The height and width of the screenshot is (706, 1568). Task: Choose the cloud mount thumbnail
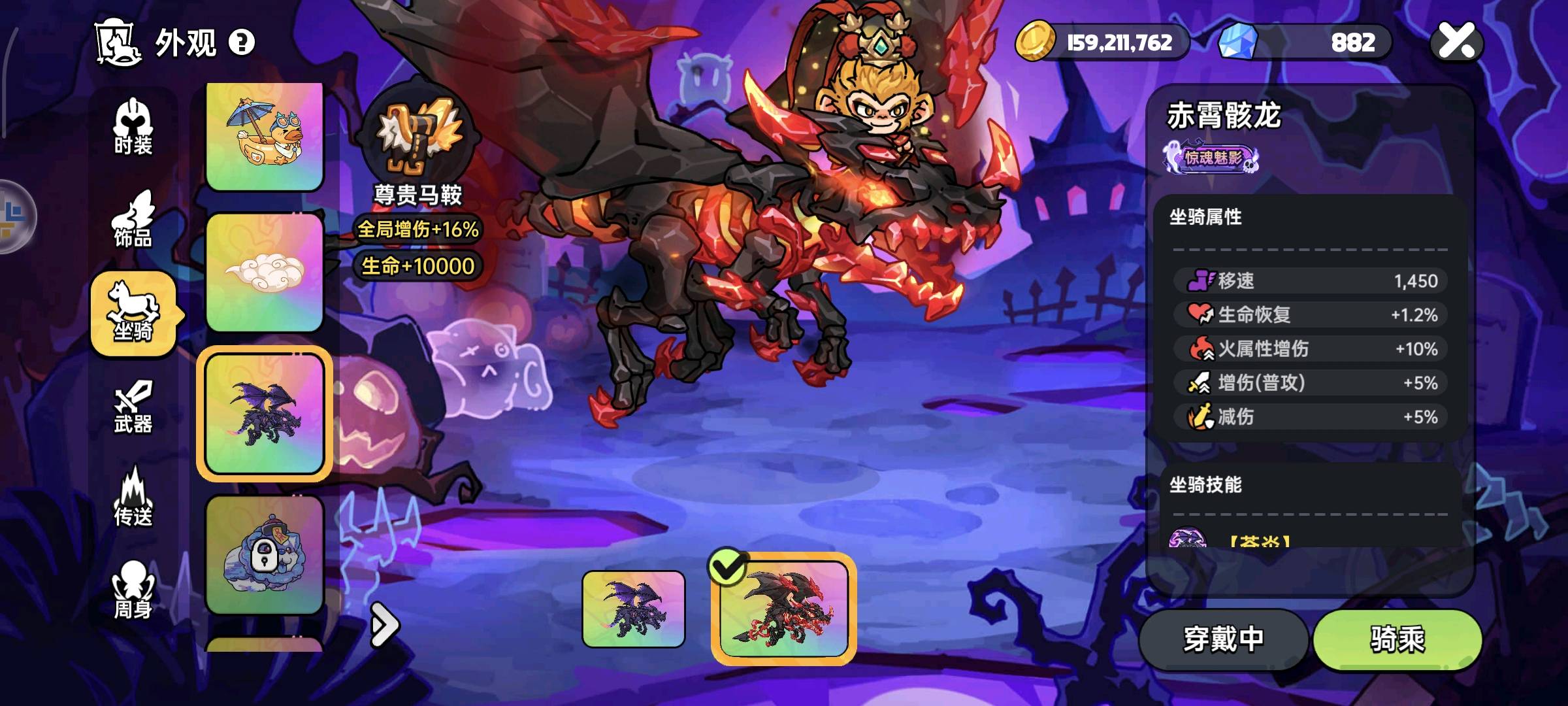pos(265,272)
